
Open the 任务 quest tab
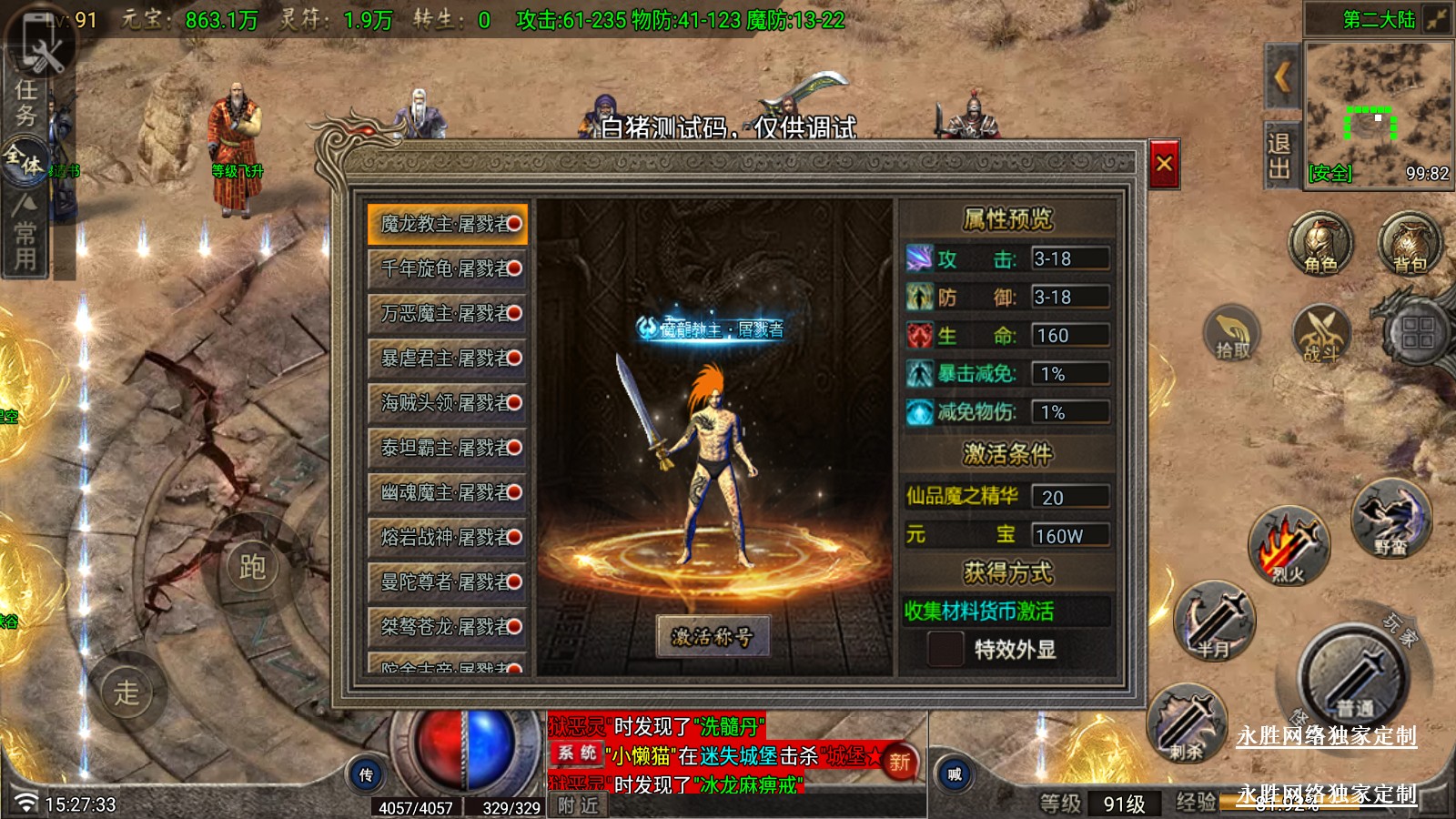point(25,103)
